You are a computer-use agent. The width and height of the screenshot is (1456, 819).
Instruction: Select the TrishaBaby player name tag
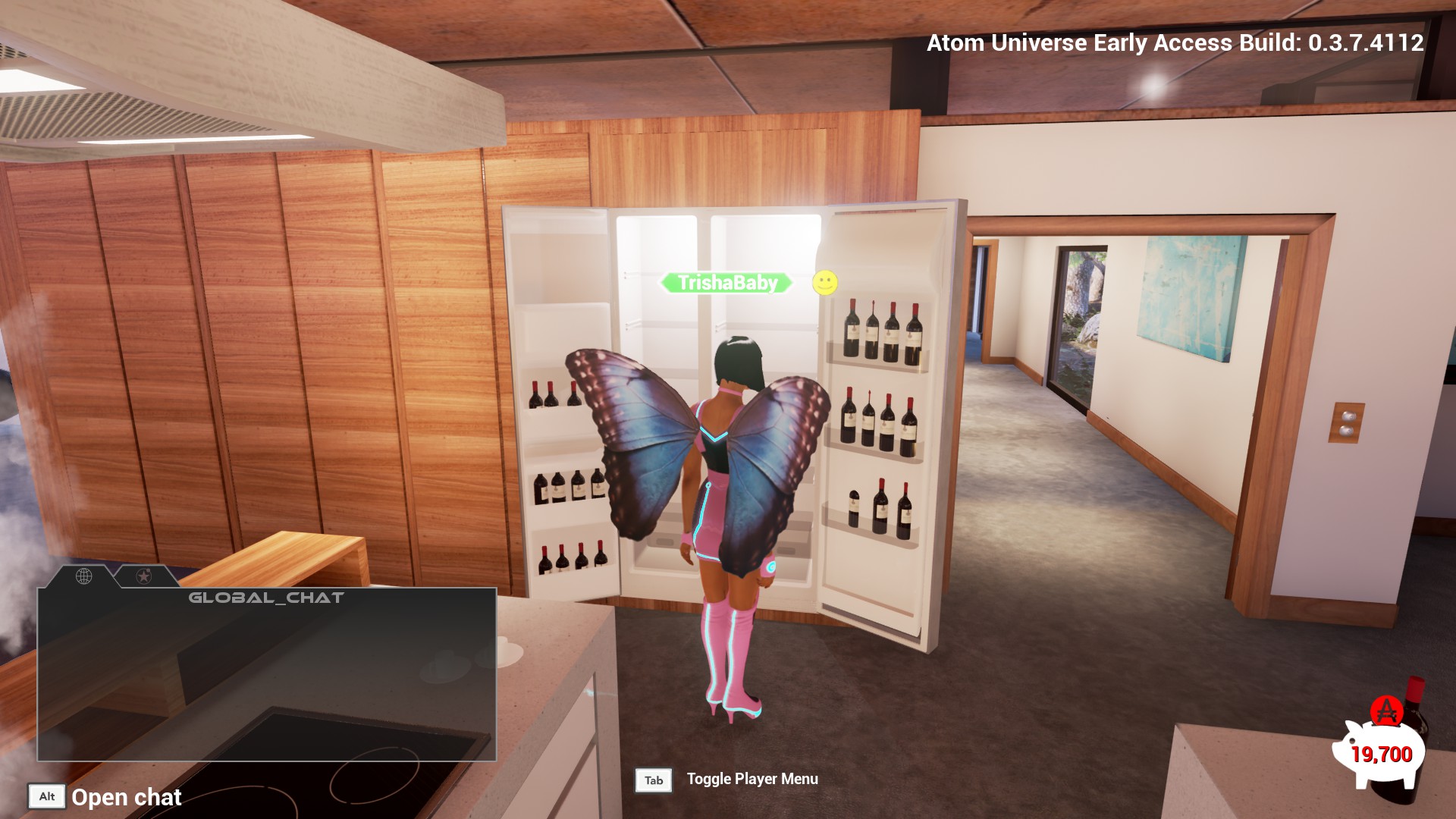click(727, 283)
